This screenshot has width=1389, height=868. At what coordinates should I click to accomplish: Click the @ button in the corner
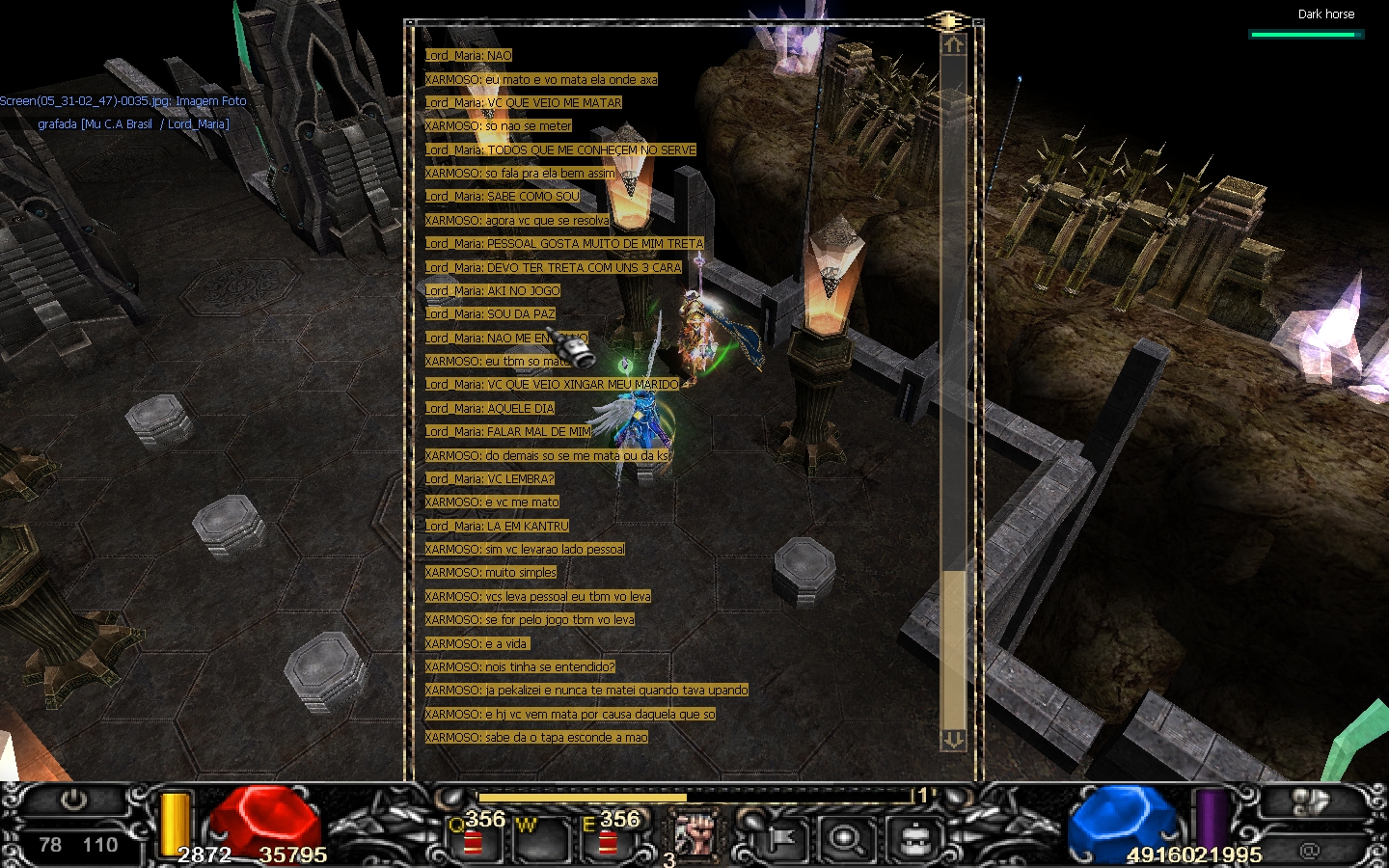coord(1309,851)
